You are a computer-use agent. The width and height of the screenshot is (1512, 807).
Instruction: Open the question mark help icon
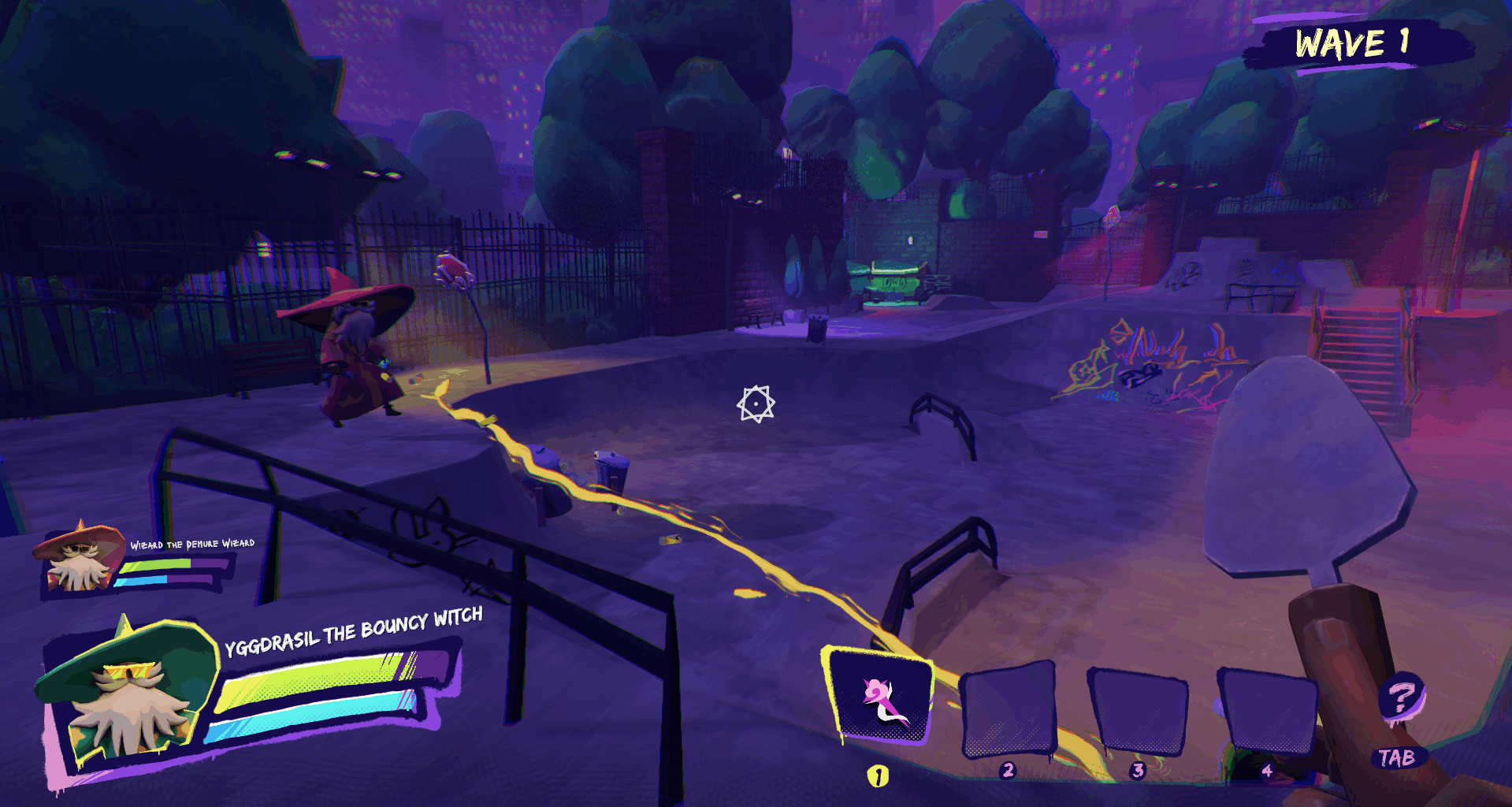pyautogui.click(x=1400, y=697)
